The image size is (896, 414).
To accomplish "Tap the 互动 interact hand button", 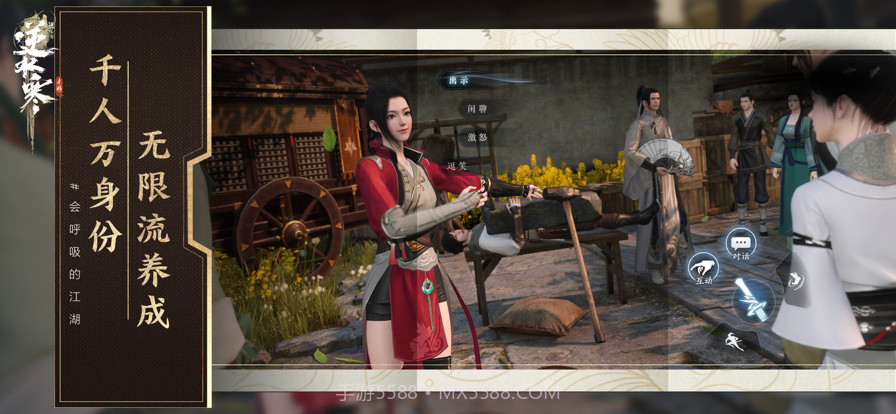I will [x=702, y=268].
